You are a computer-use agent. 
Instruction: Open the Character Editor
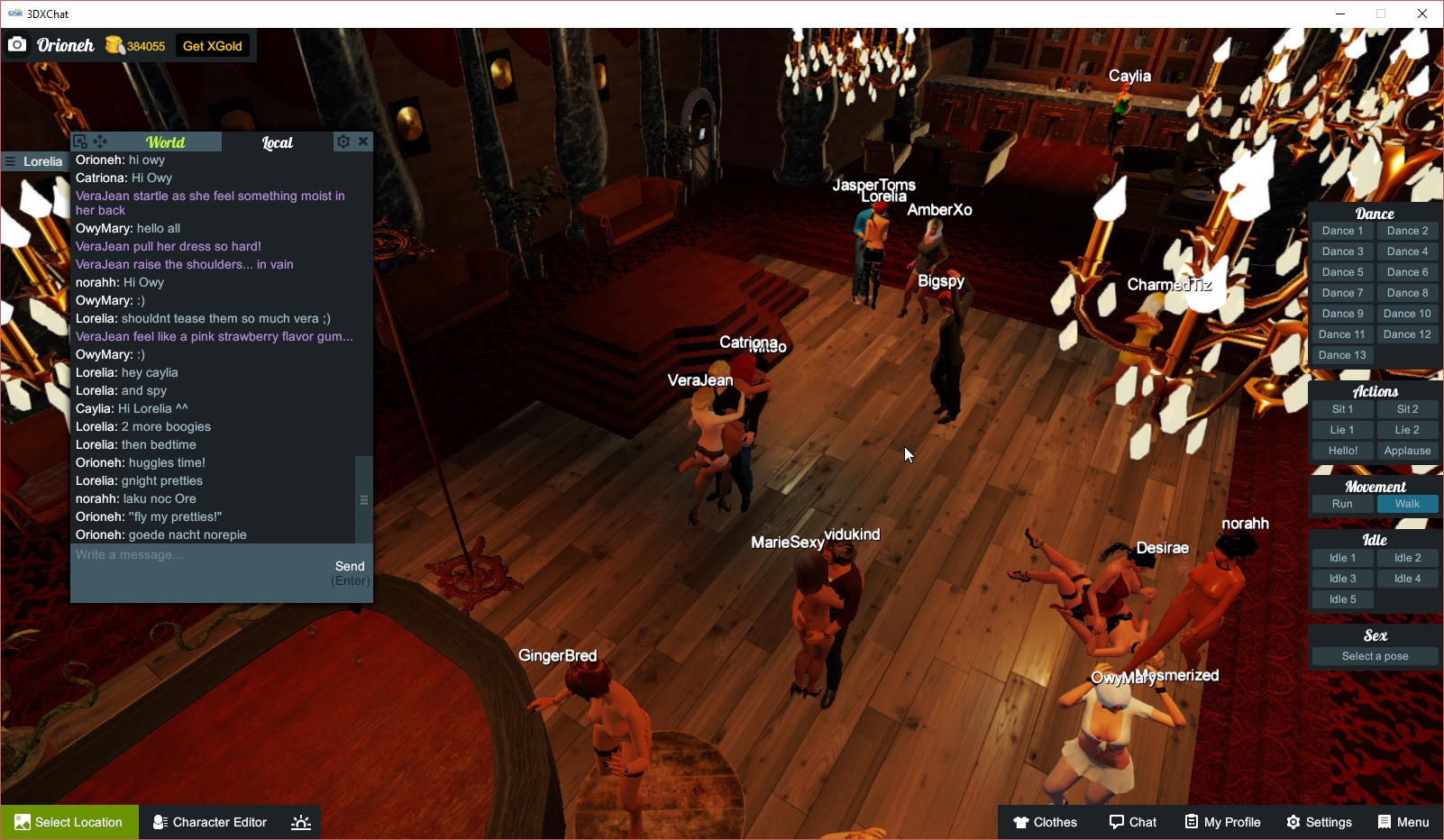209,822
